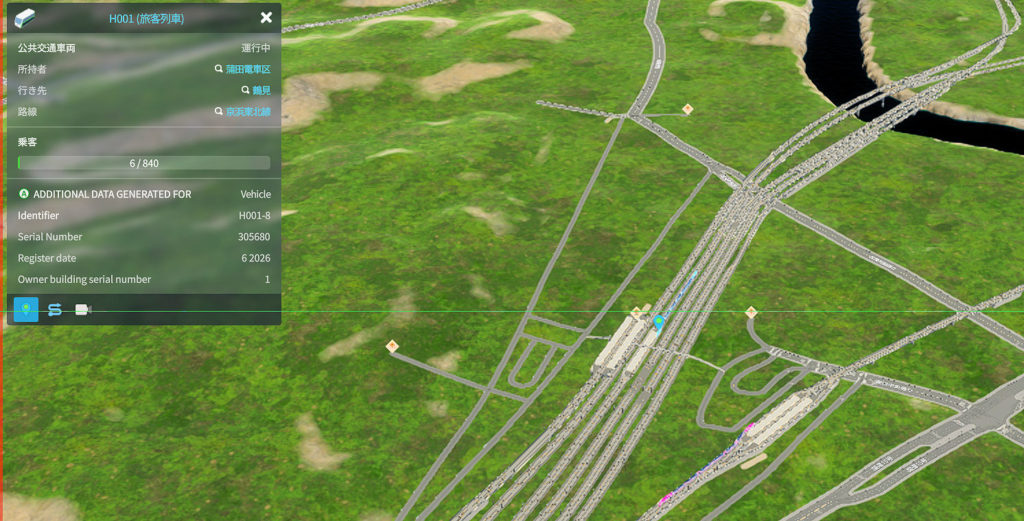Close the H001 vehicle info panel

[266, 18]
